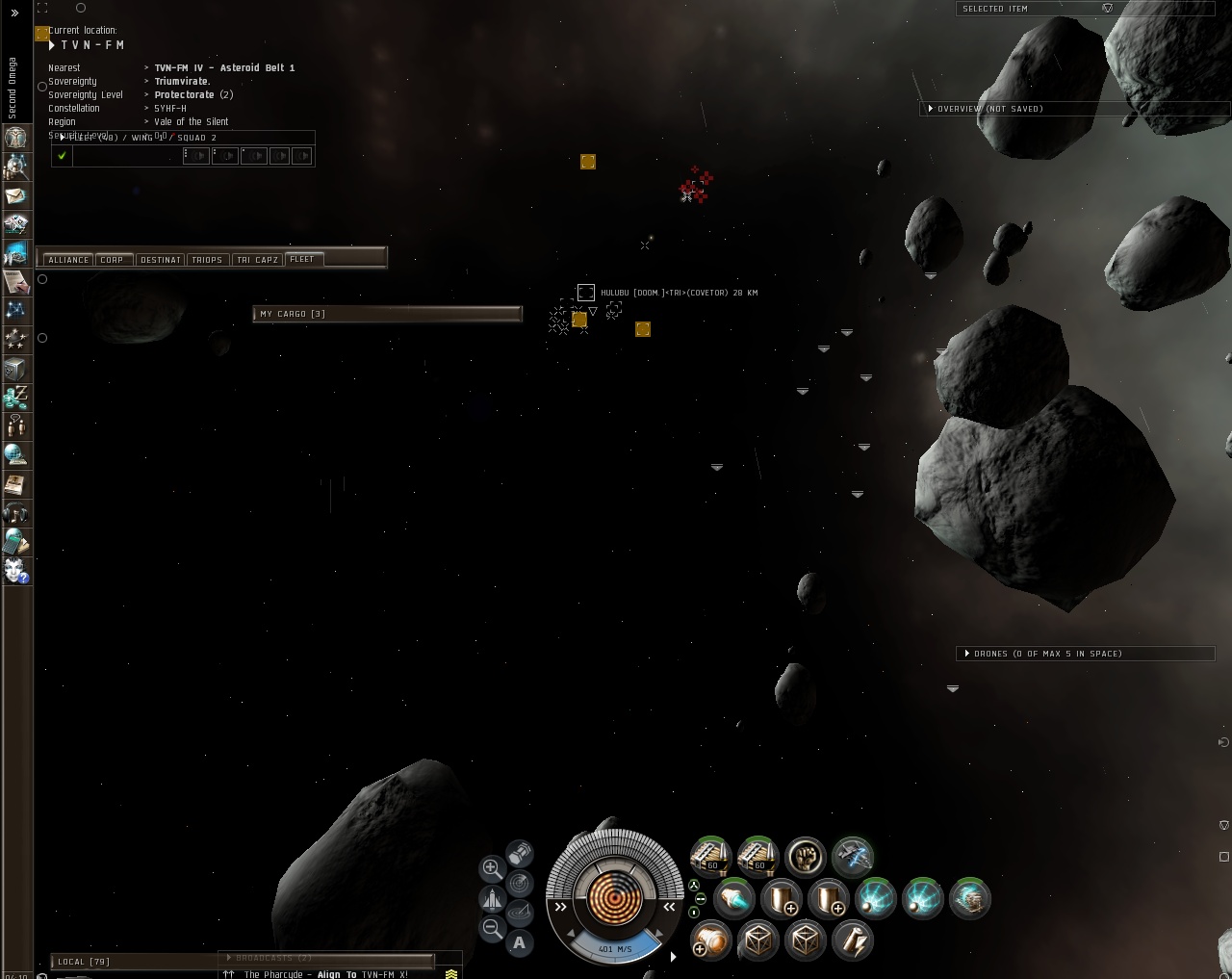Open the character sheet portrait icon
Viewport: 1232px width, 979px height.
tap(15, 137)
